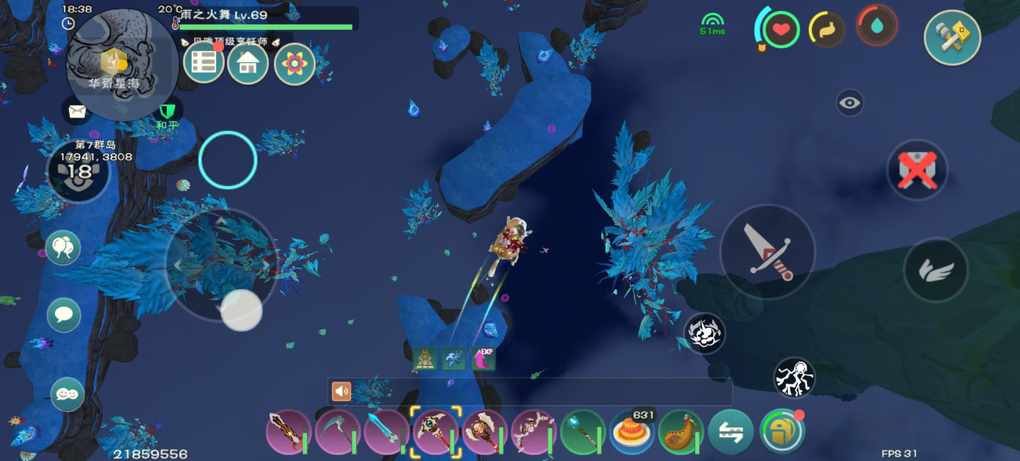
Task: Open the emoji faces button
Action: [66, 394]
